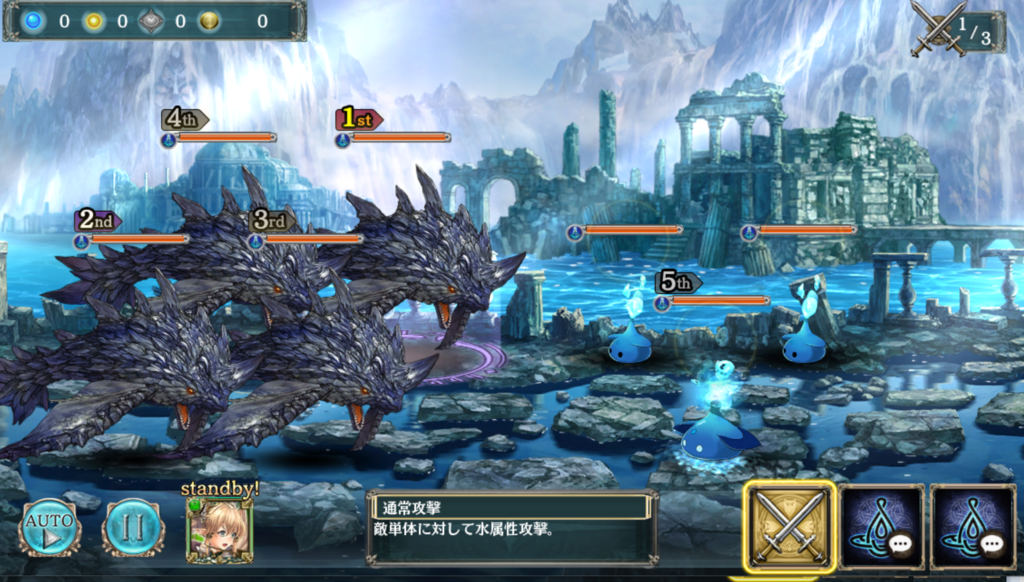The height and width of the screenshot is (582, 1024).
Task: Activate the middle water skill icon
Action: (x=881, y=527)
